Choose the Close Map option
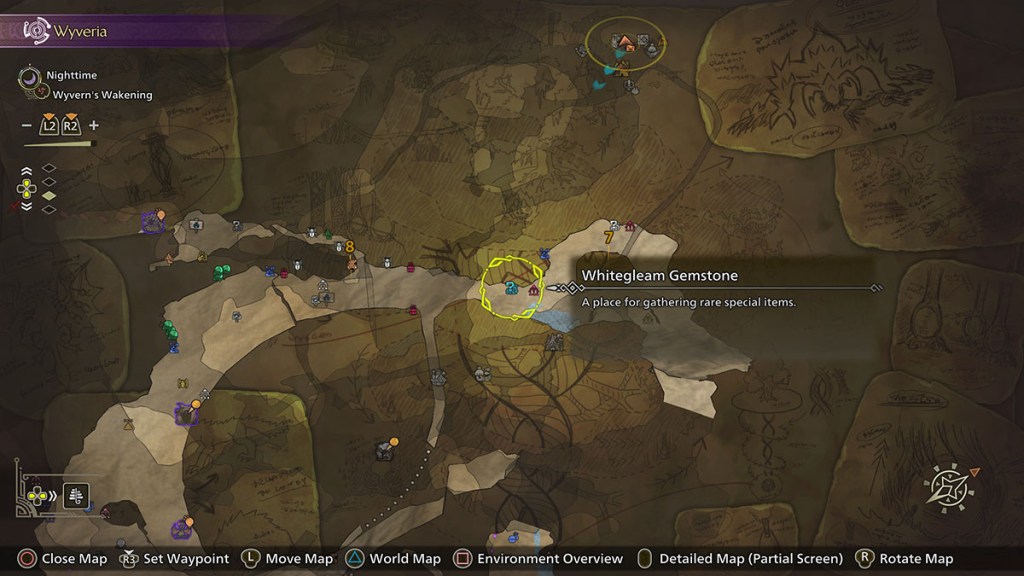The height and width of the screenshot is (576, 1024). coord(61,559)
